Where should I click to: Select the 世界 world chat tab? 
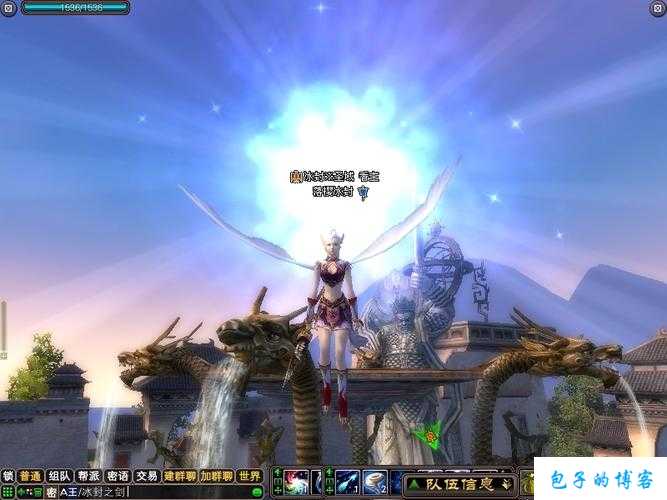(250, 476)
